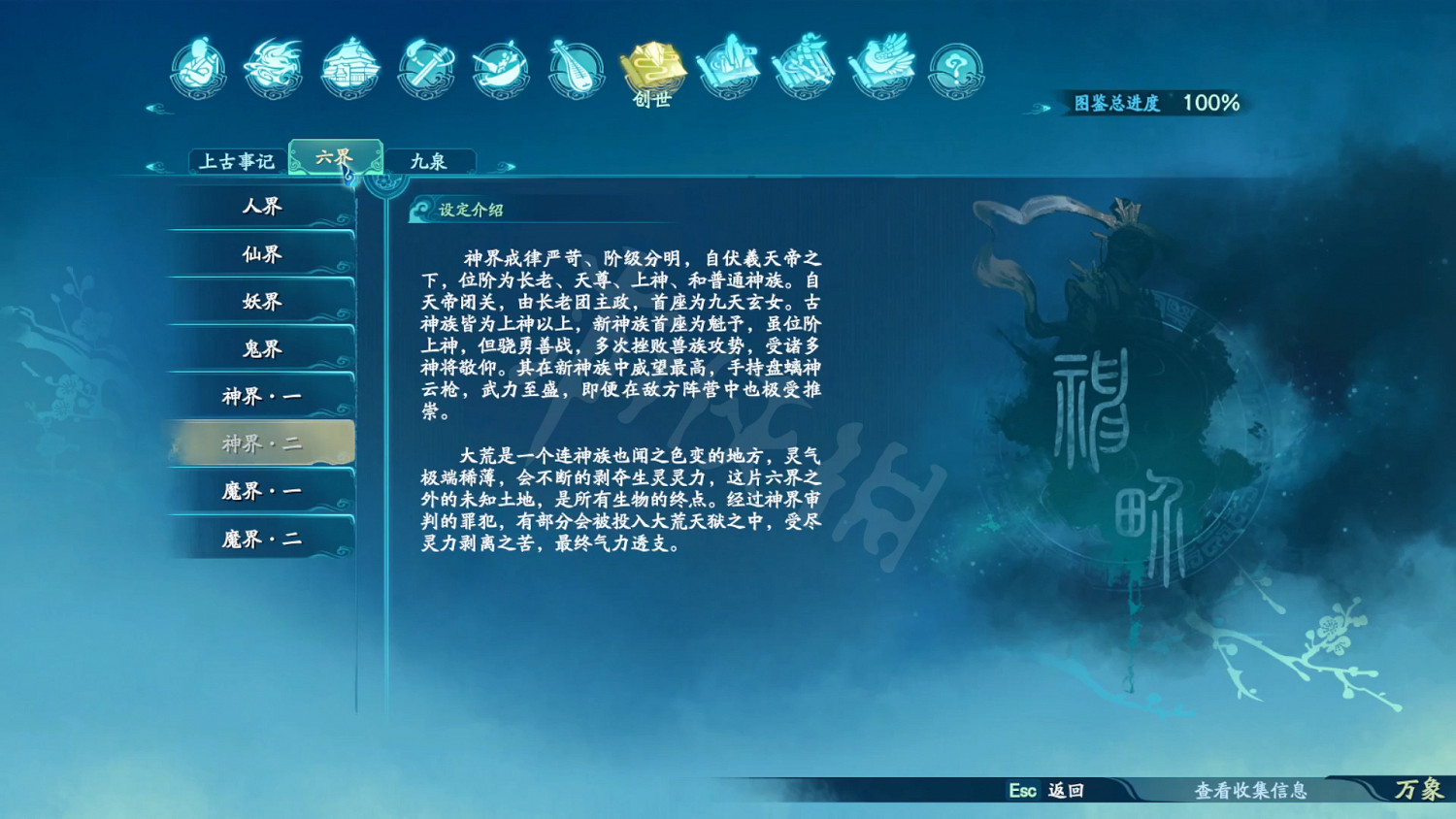This screenshot has width=1456, height=819.
Task: Switch to the 上古事记 tab
Action: pyautogui.click(x=238, y=161)
